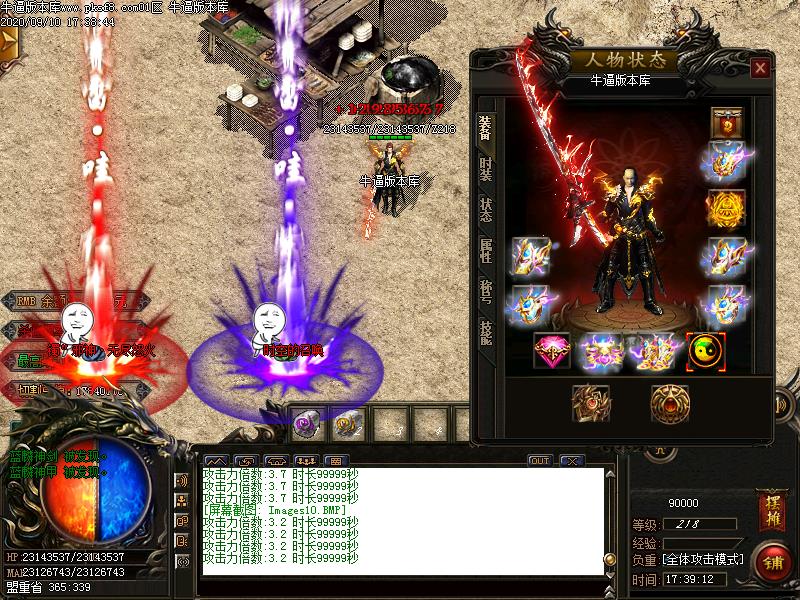Click the red banner medal slot
Screen dimensions: 800x600
(726, 124)
